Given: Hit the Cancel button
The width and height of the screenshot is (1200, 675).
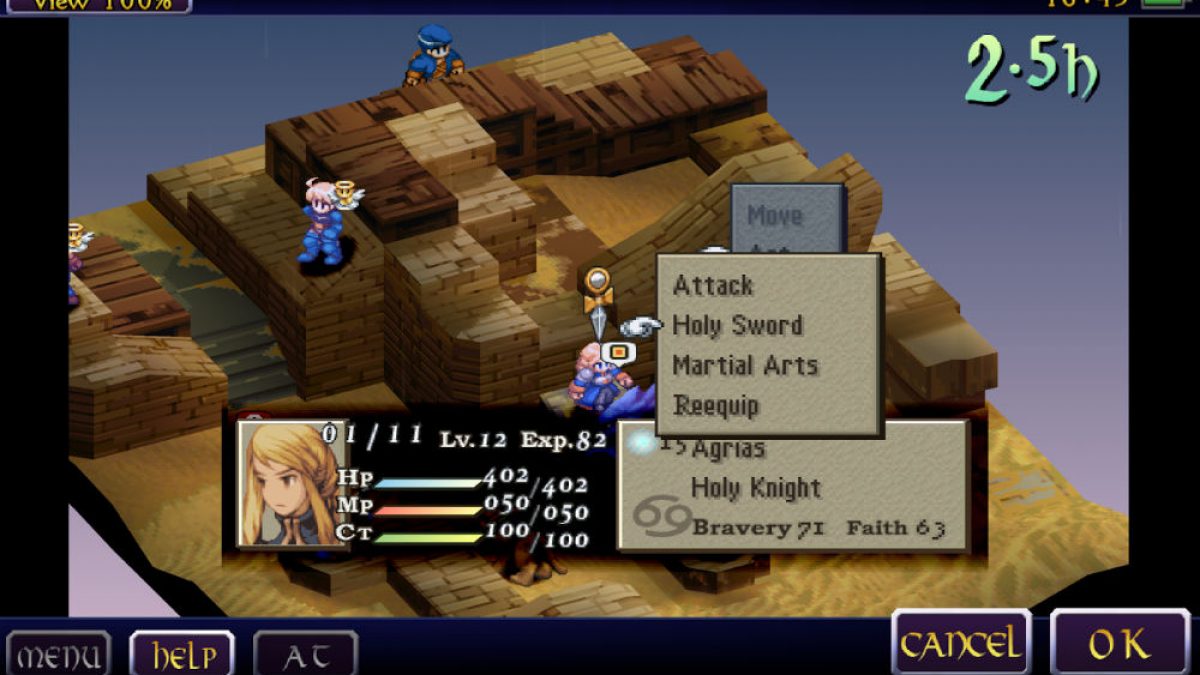Looking at the screenshot, I should point(961,644).
